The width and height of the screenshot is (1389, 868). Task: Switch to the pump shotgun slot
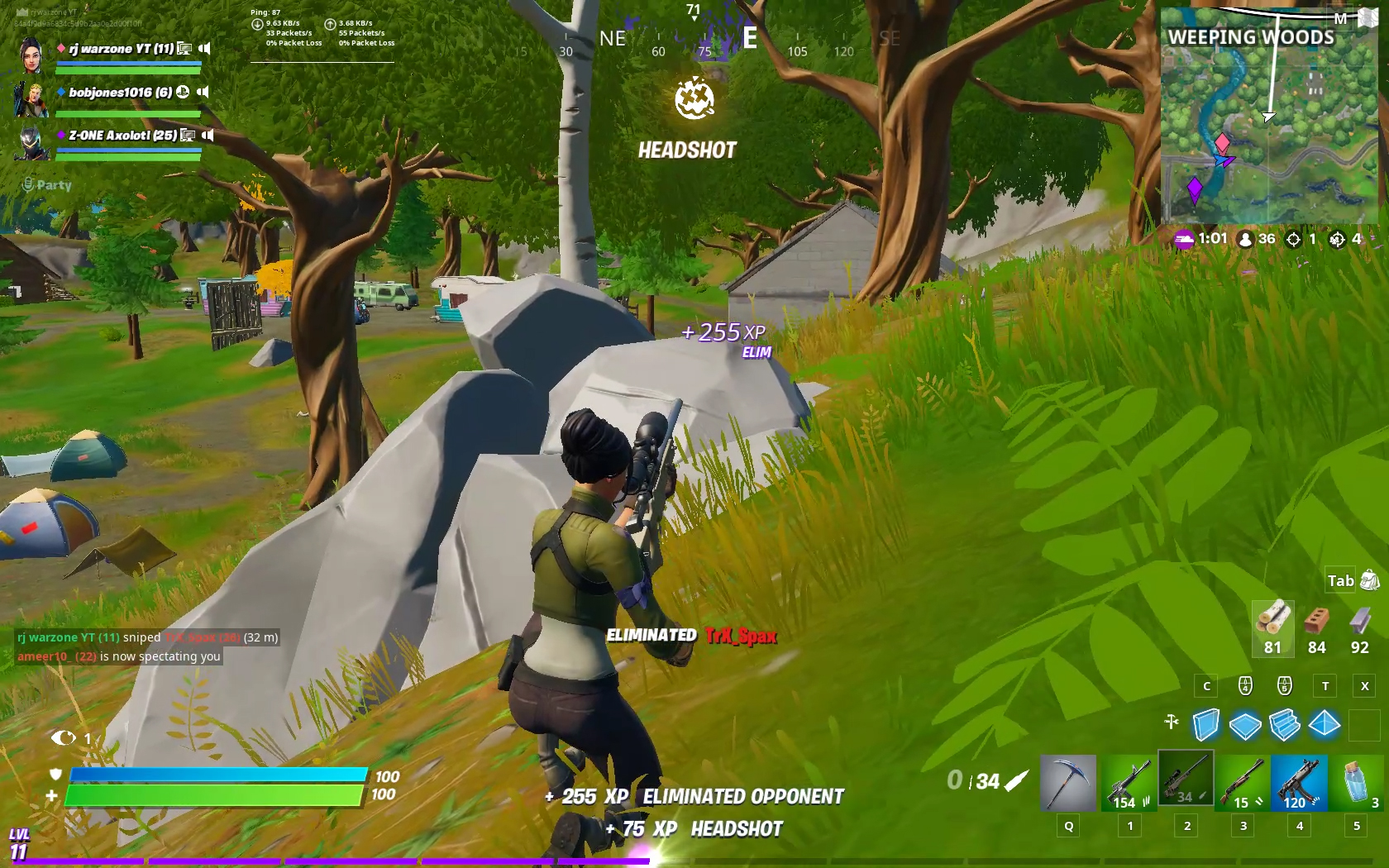[x=1243, y=782]
